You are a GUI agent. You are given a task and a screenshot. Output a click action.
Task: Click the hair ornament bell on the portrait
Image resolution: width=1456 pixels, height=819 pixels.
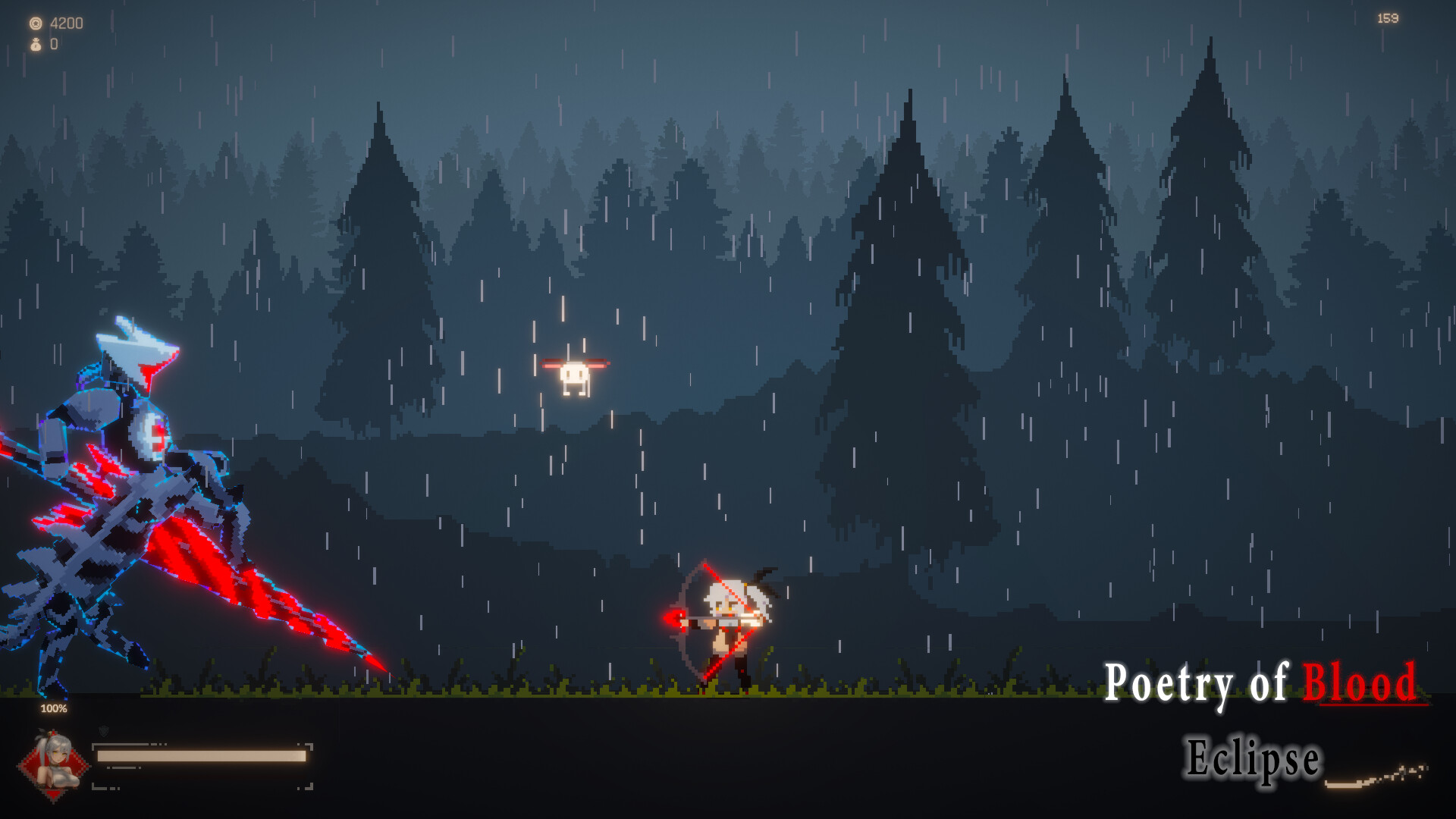coord(50,733)
